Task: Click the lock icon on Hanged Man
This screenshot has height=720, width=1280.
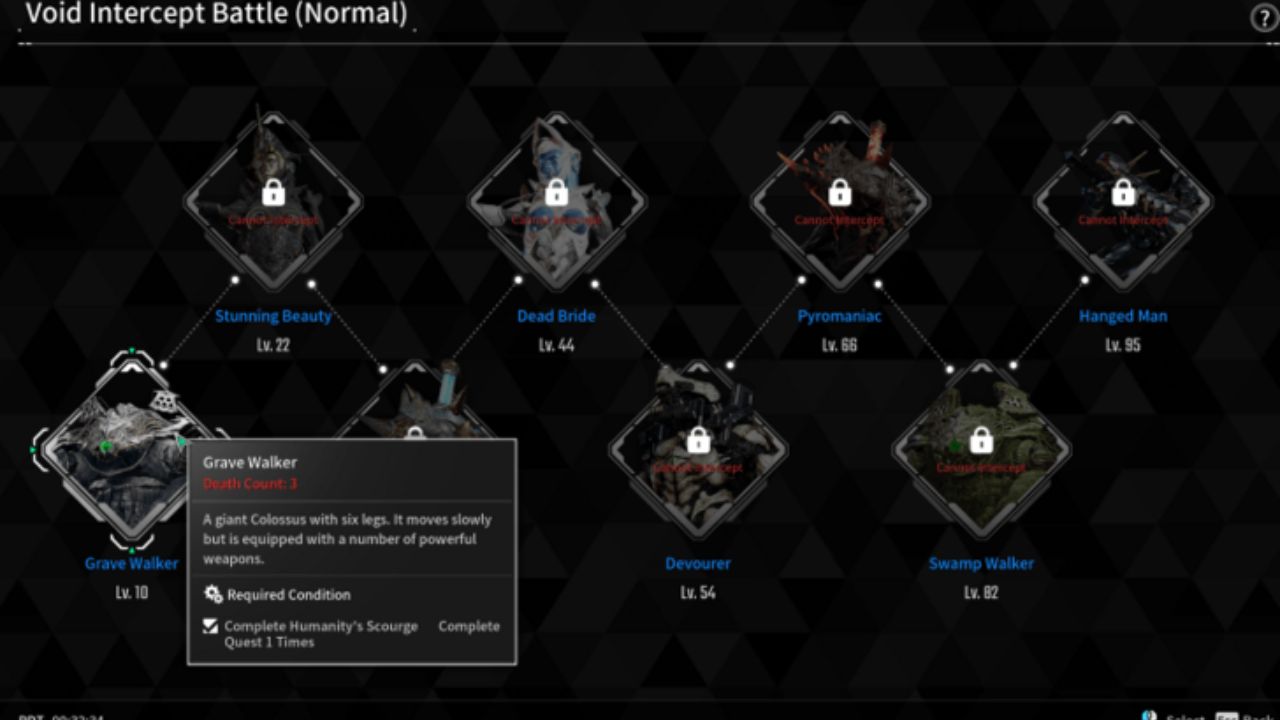Action: coord(1125,192)
